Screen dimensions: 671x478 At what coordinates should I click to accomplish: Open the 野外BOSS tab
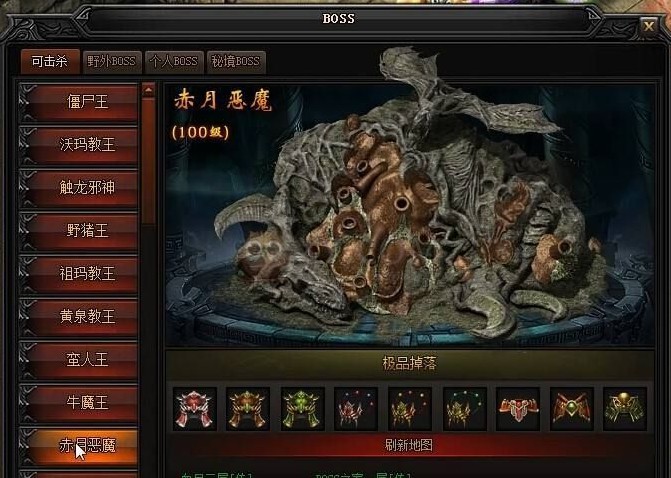click(110, 61)
